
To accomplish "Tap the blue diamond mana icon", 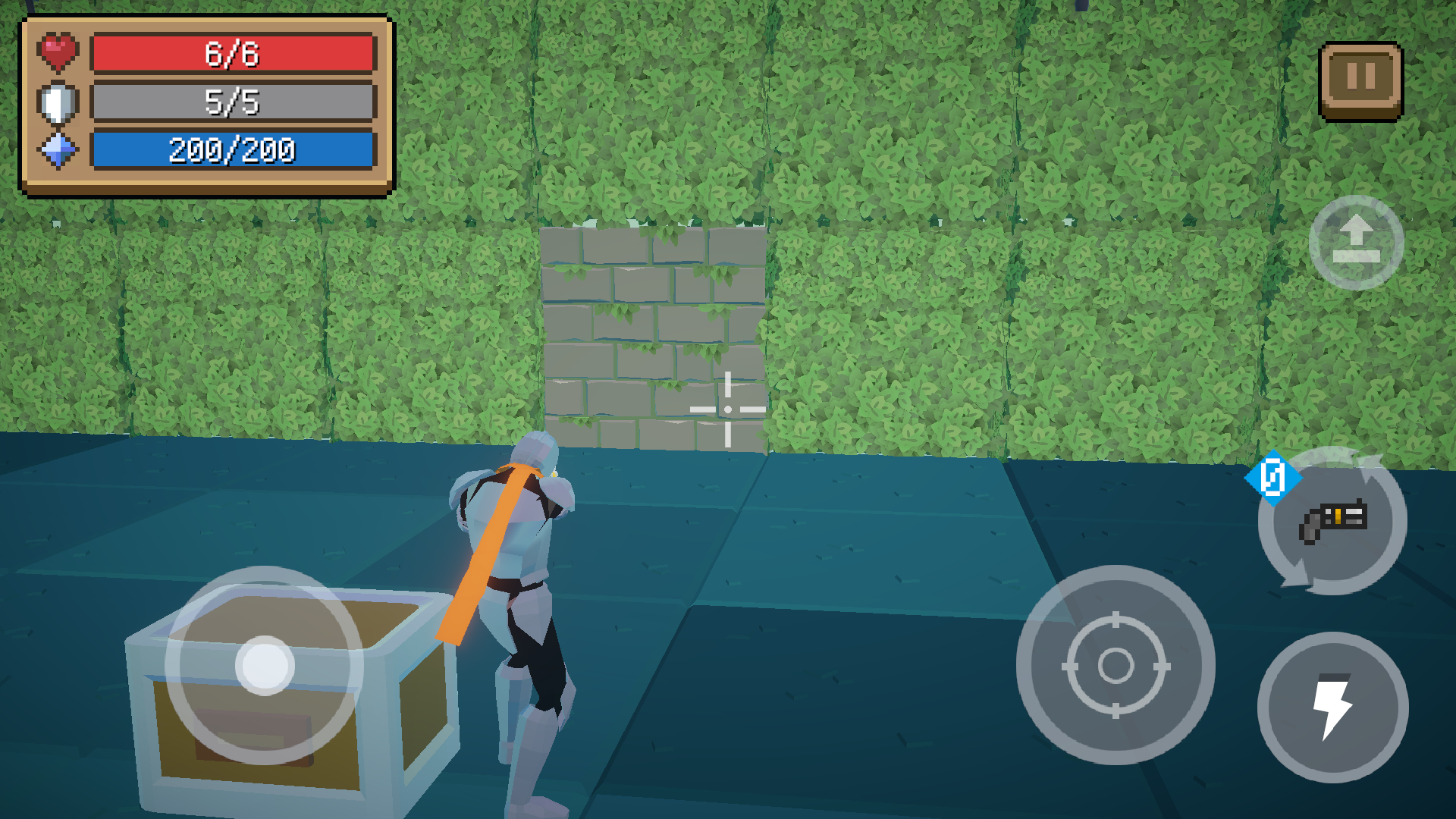I will click(x=58, y=150).
